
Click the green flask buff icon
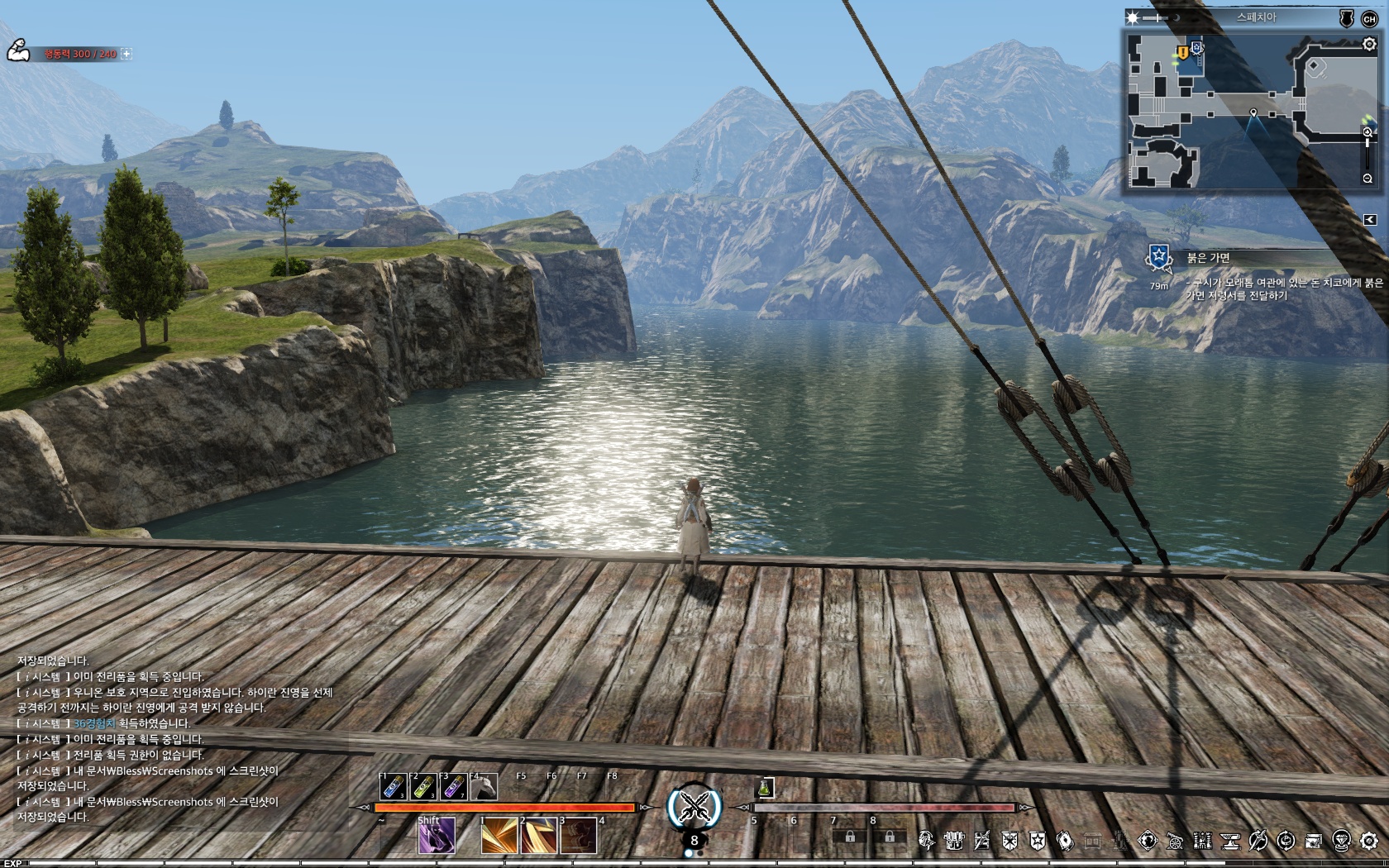click(766, 788)
